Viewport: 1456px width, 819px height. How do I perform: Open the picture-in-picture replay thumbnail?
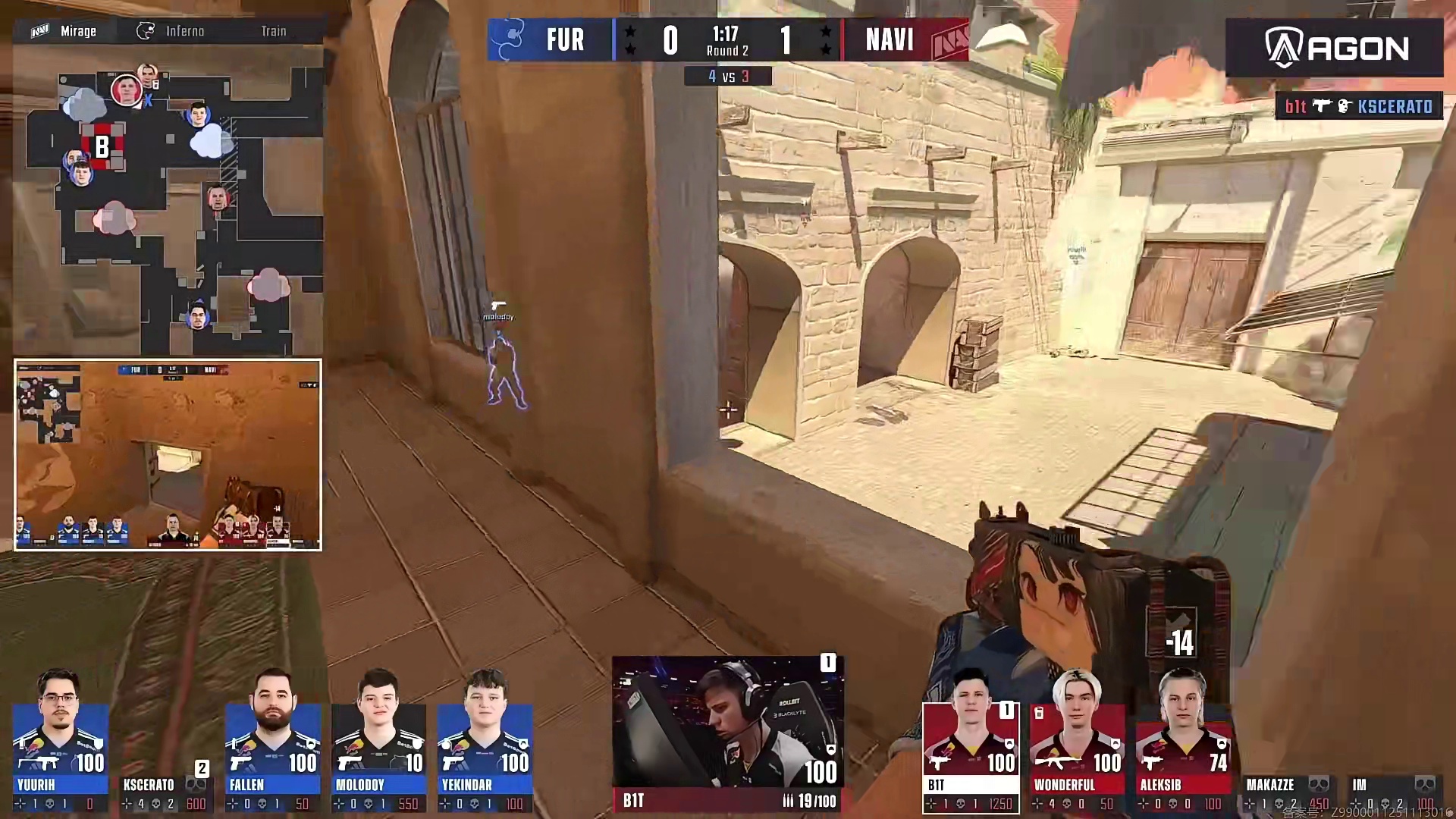coord(168,455)
